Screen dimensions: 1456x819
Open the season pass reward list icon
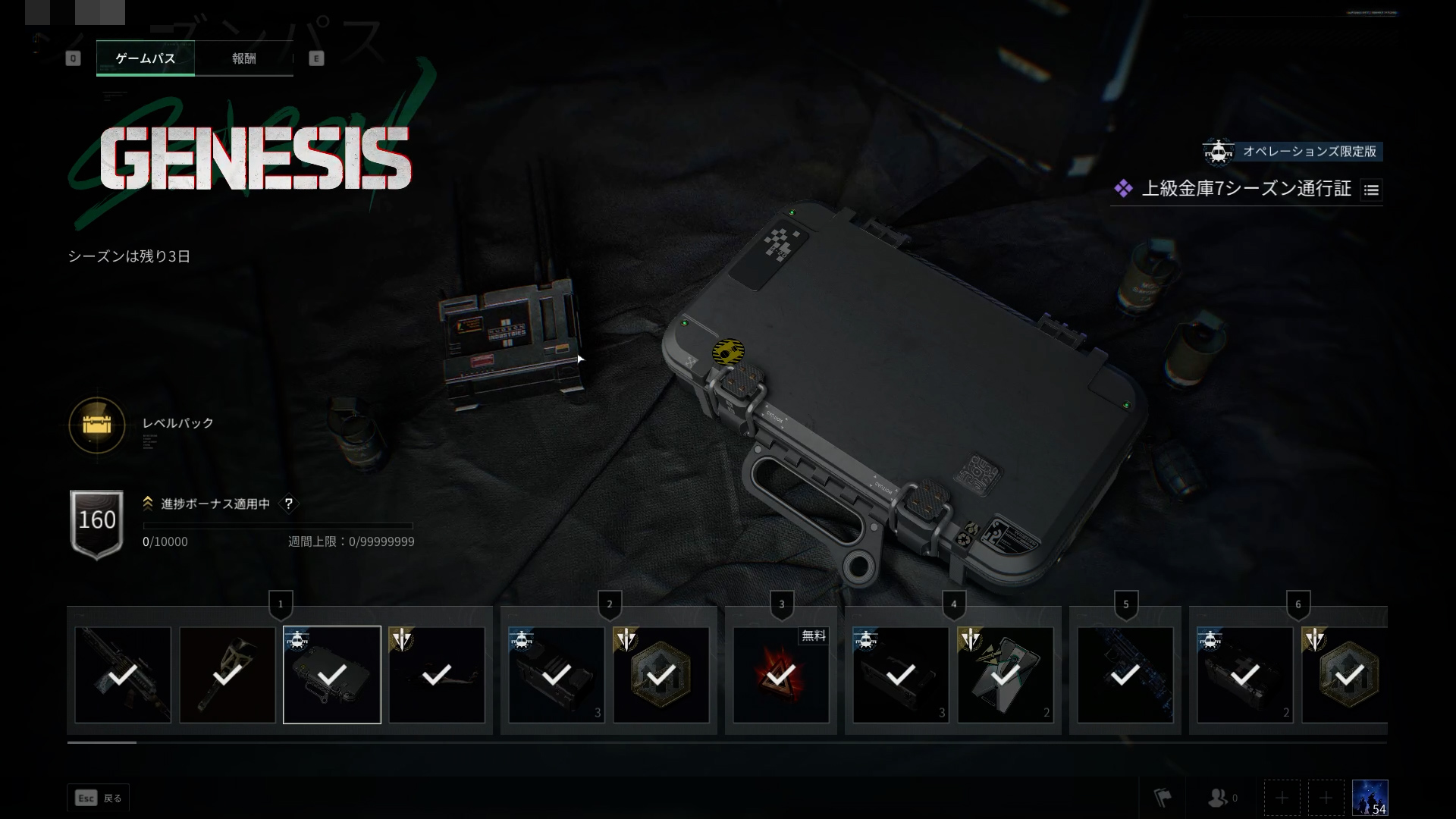1371,190
